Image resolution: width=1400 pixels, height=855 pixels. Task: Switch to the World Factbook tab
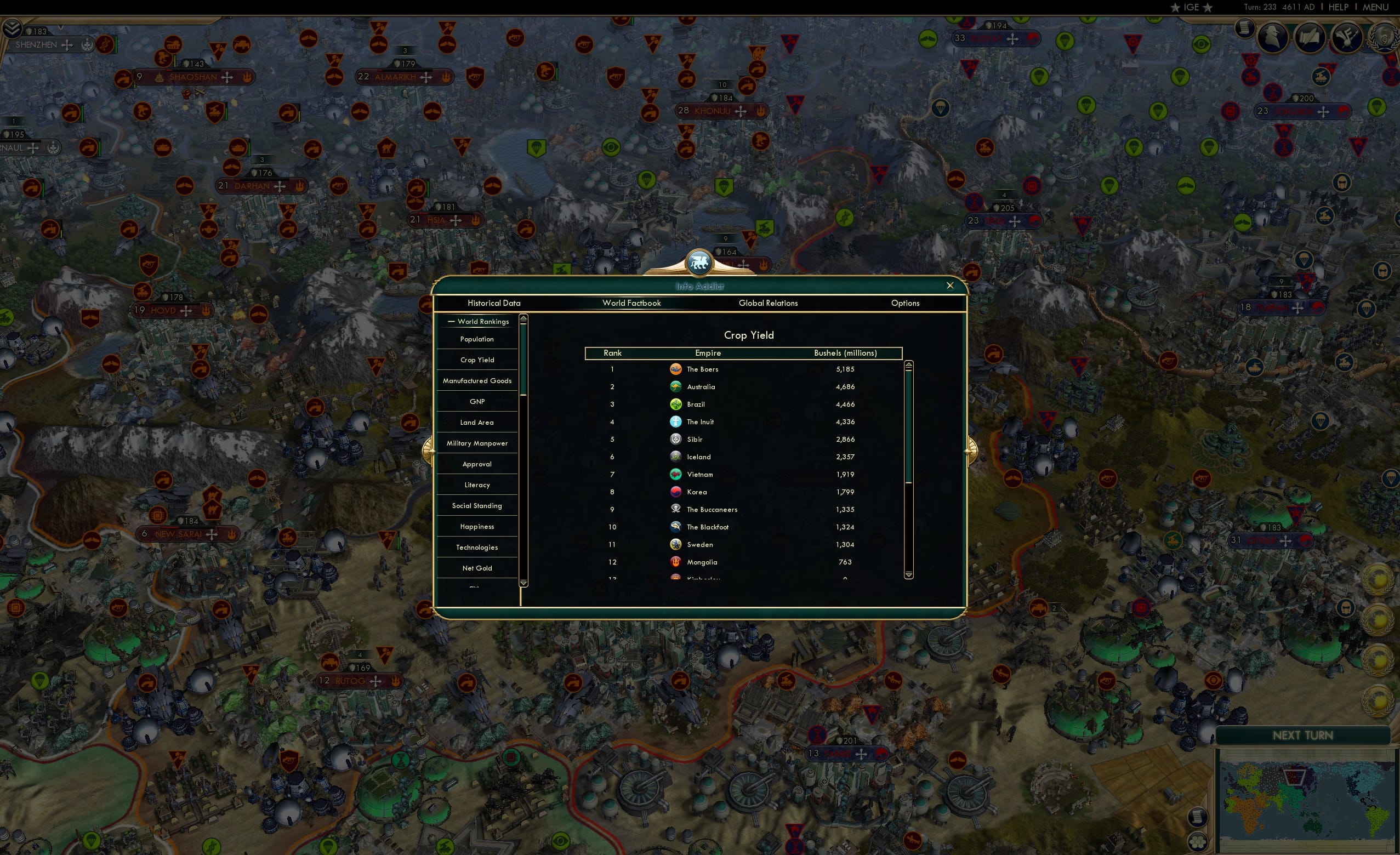pos(632,303)
